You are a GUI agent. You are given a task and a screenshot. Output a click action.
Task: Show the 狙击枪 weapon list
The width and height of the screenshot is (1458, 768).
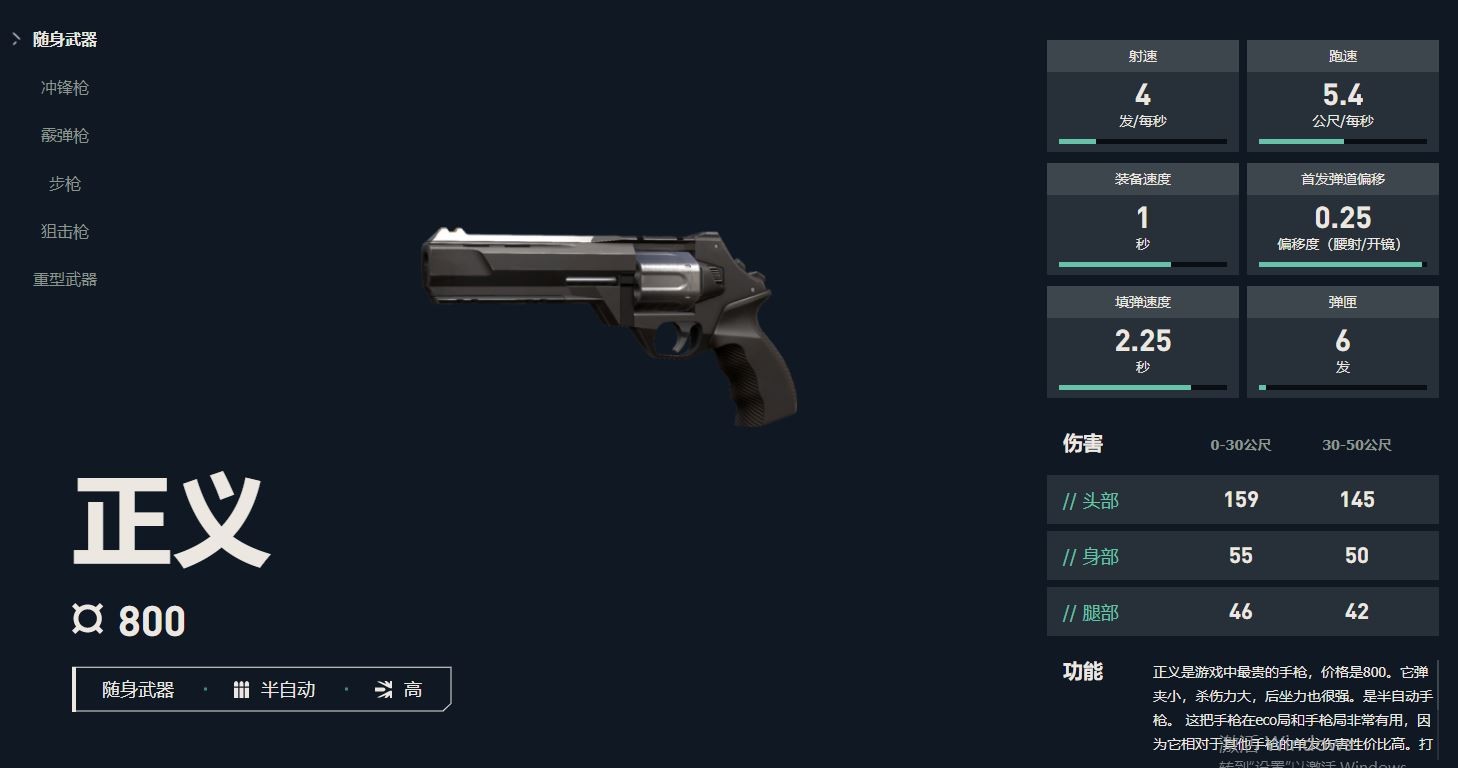click(x=65, y=232)
